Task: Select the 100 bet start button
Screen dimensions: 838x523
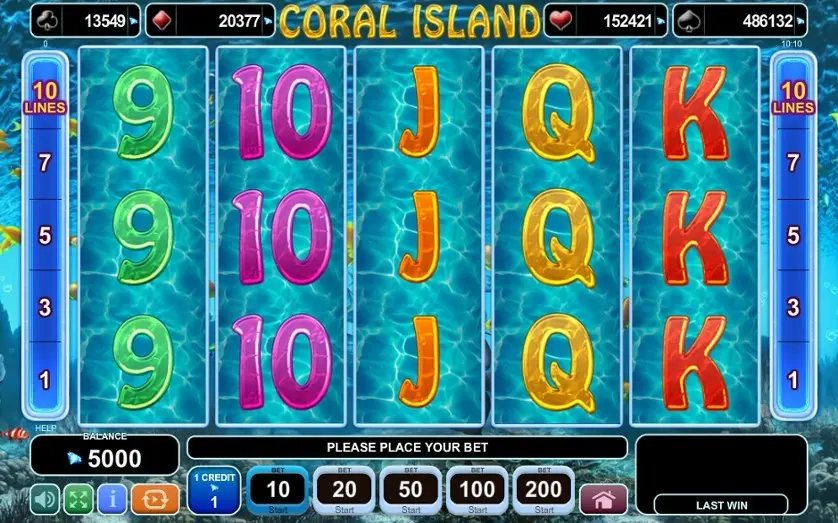Action: [x=477, y=490]
